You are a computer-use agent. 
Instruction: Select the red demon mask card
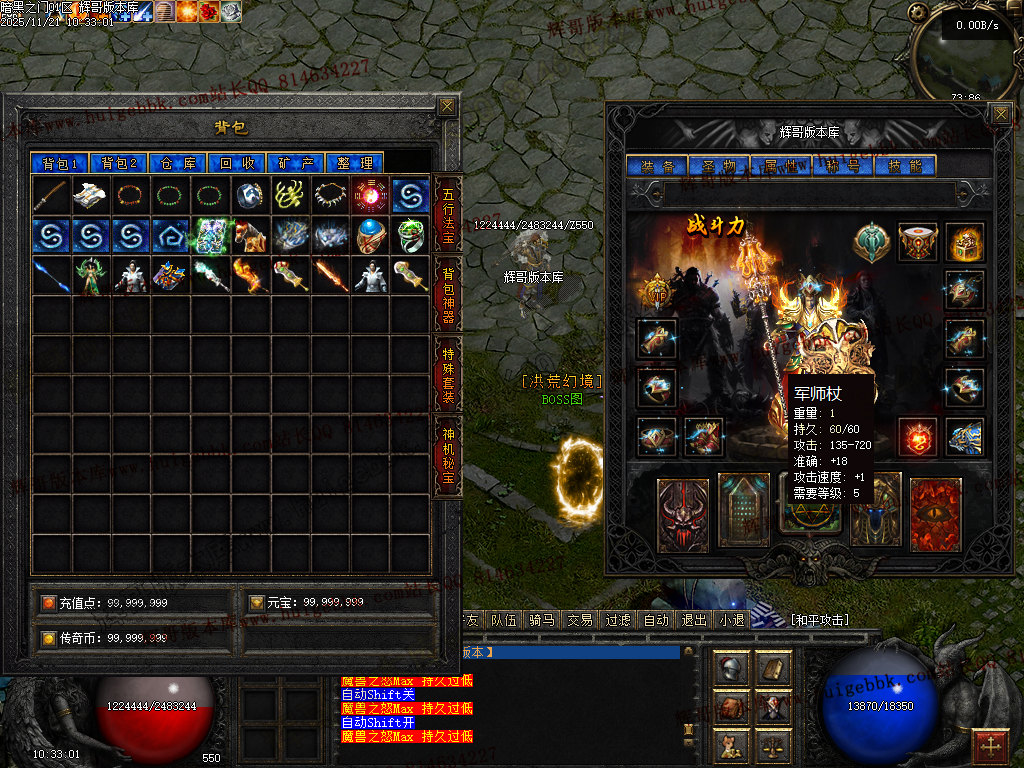pos(683,515)
